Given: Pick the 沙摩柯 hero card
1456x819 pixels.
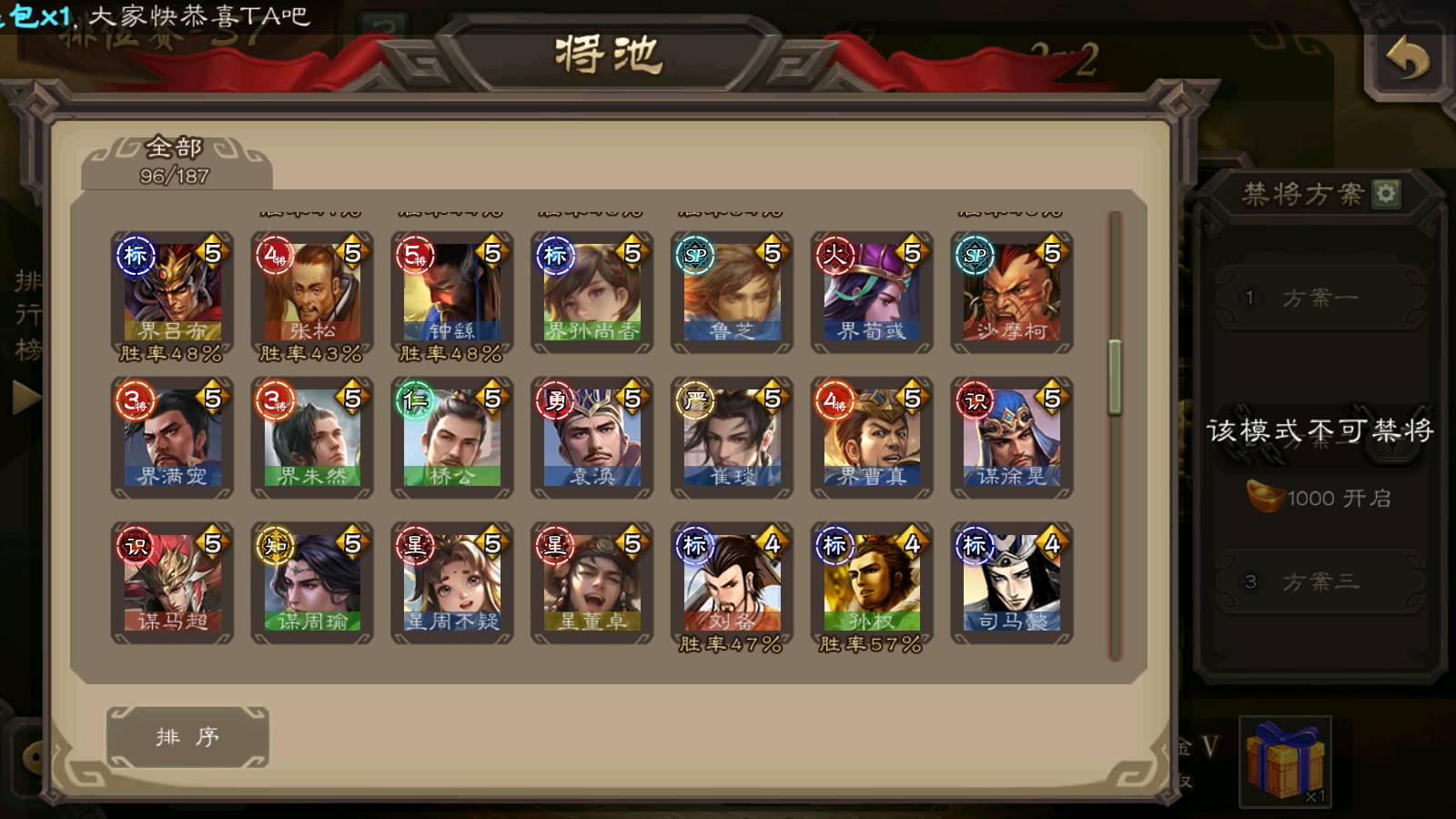Looking at the screenshot, I should pyautogui.click(x=1012, y=291).
